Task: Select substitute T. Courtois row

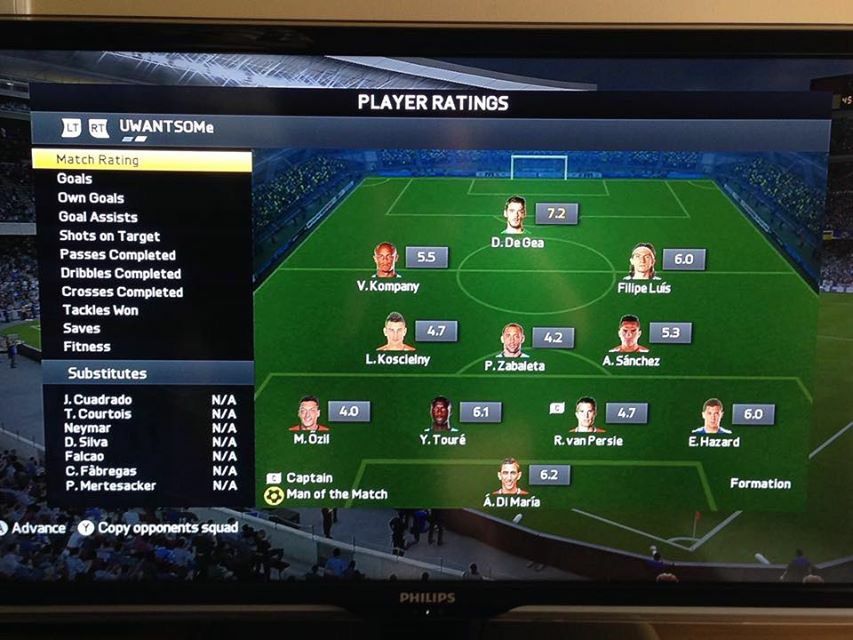Action: tap(97, 414)
